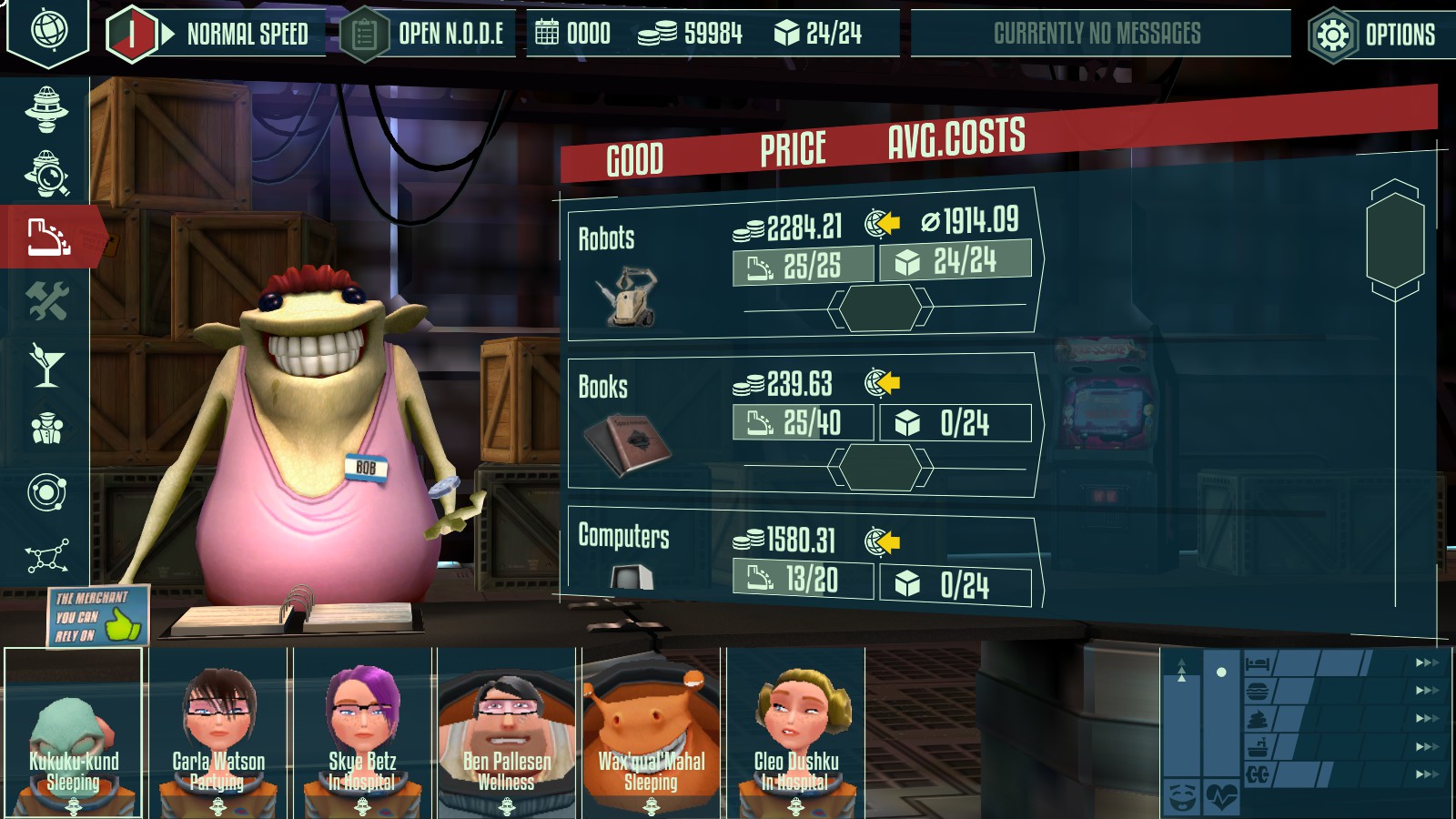Open the planet orbit sidebar tab
Image resolution: width=1456 pixels, height=819 pixels.
(x=46, y=492)
